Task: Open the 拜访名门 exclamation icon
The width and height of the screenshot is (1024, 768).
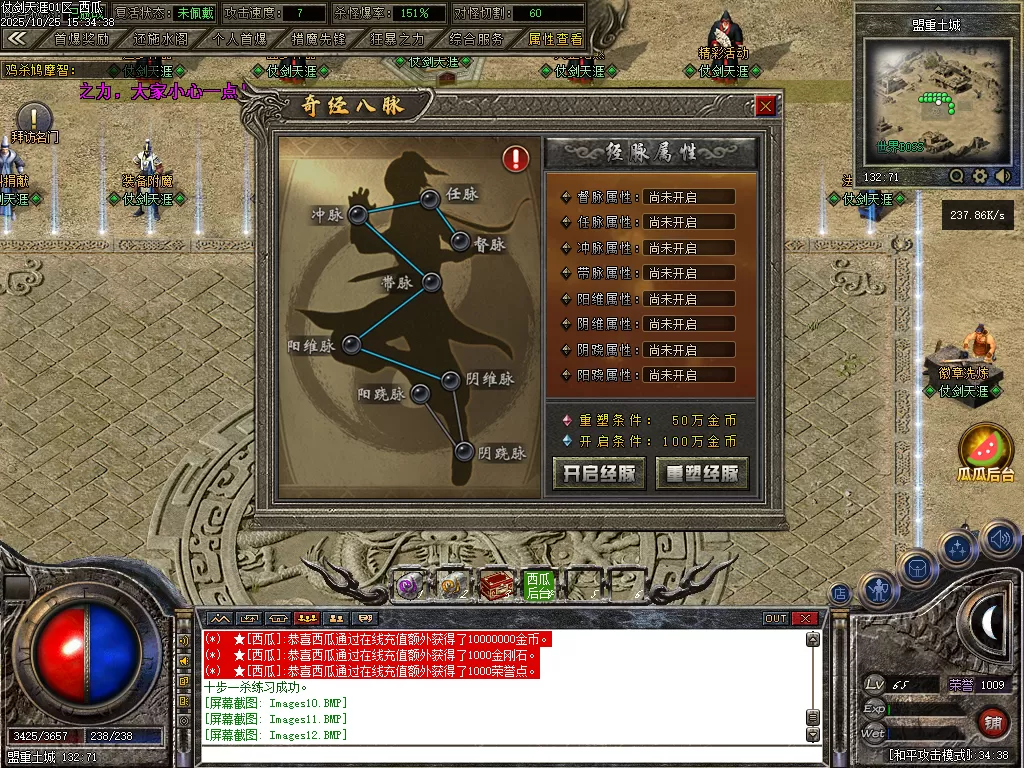Action: [34, 117]
